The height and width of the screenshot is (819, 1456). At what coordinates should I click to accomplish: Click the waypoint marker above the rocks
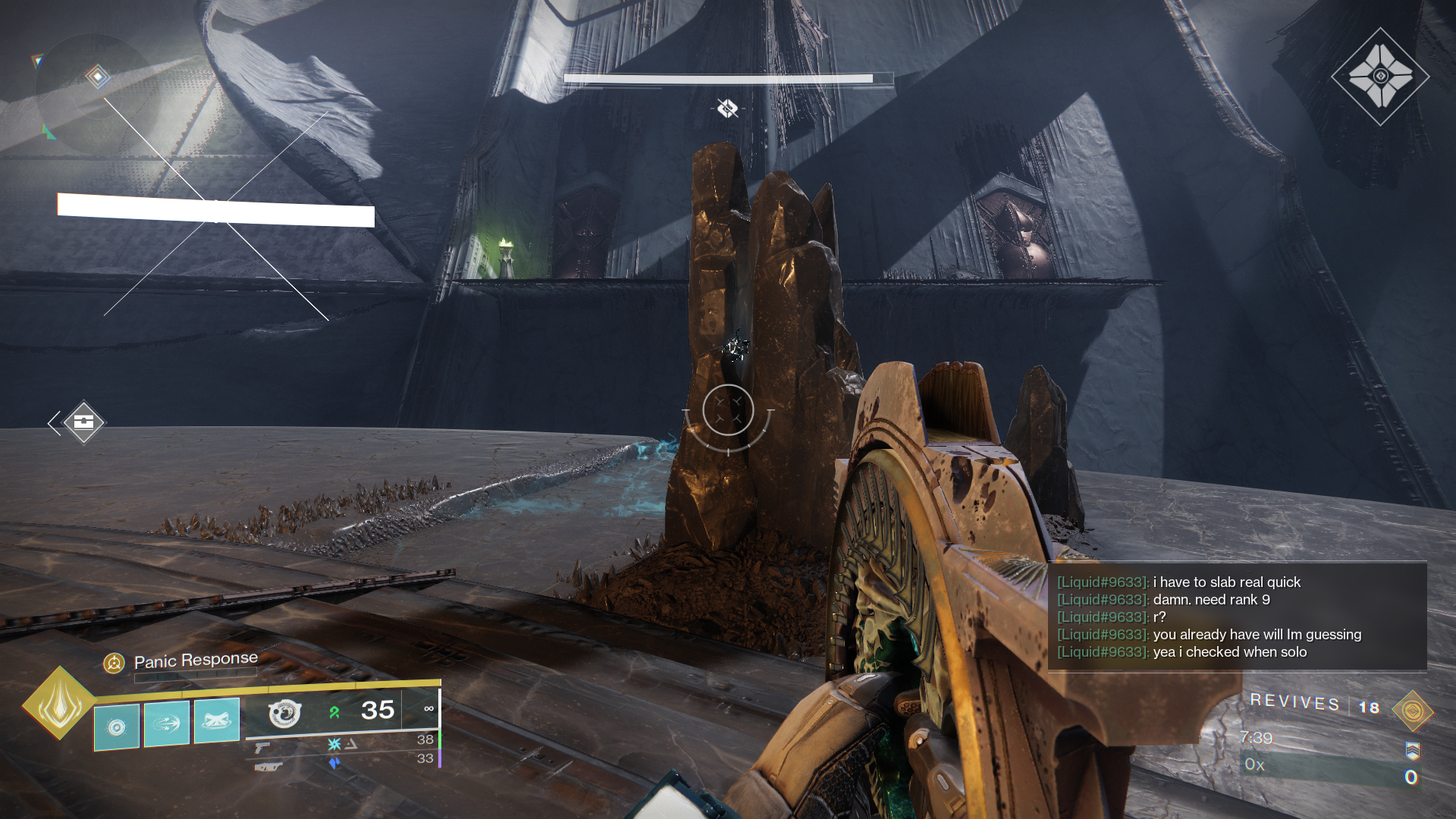[x=726, y=108]
